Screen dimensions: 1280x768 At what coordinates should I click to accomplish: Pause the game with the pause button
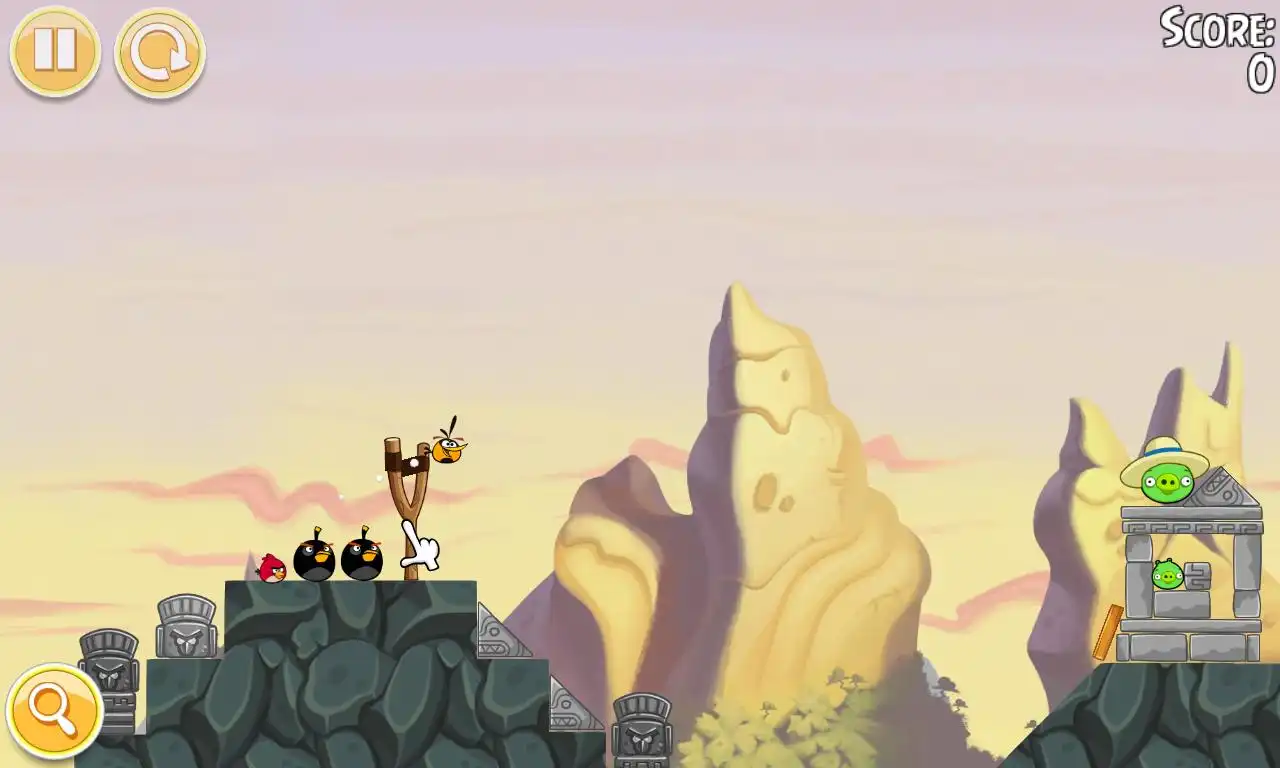click(x=55, y=51)
